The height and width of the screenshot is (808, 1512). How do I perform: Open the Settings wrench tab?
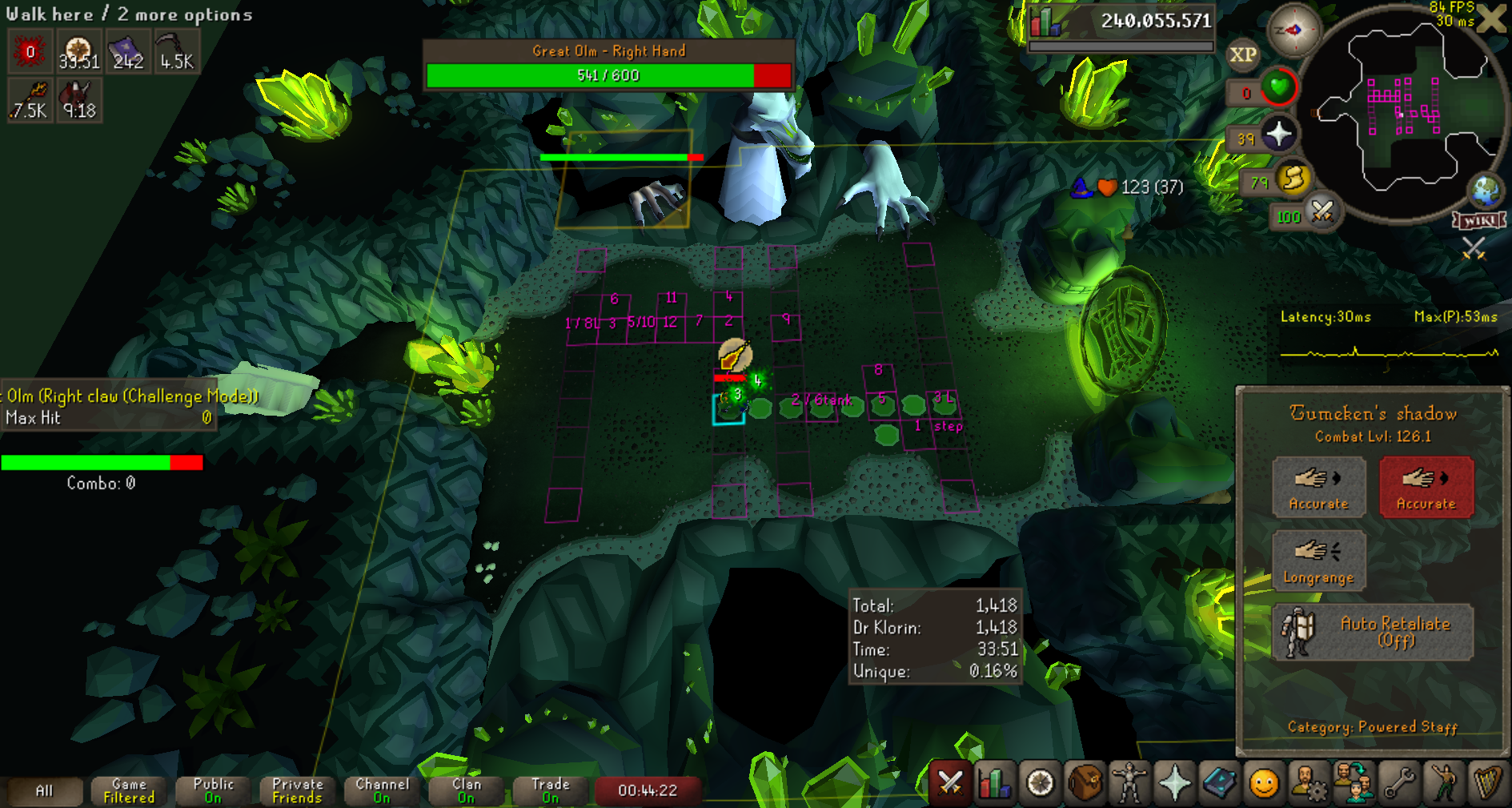[x=1398, y=782]
